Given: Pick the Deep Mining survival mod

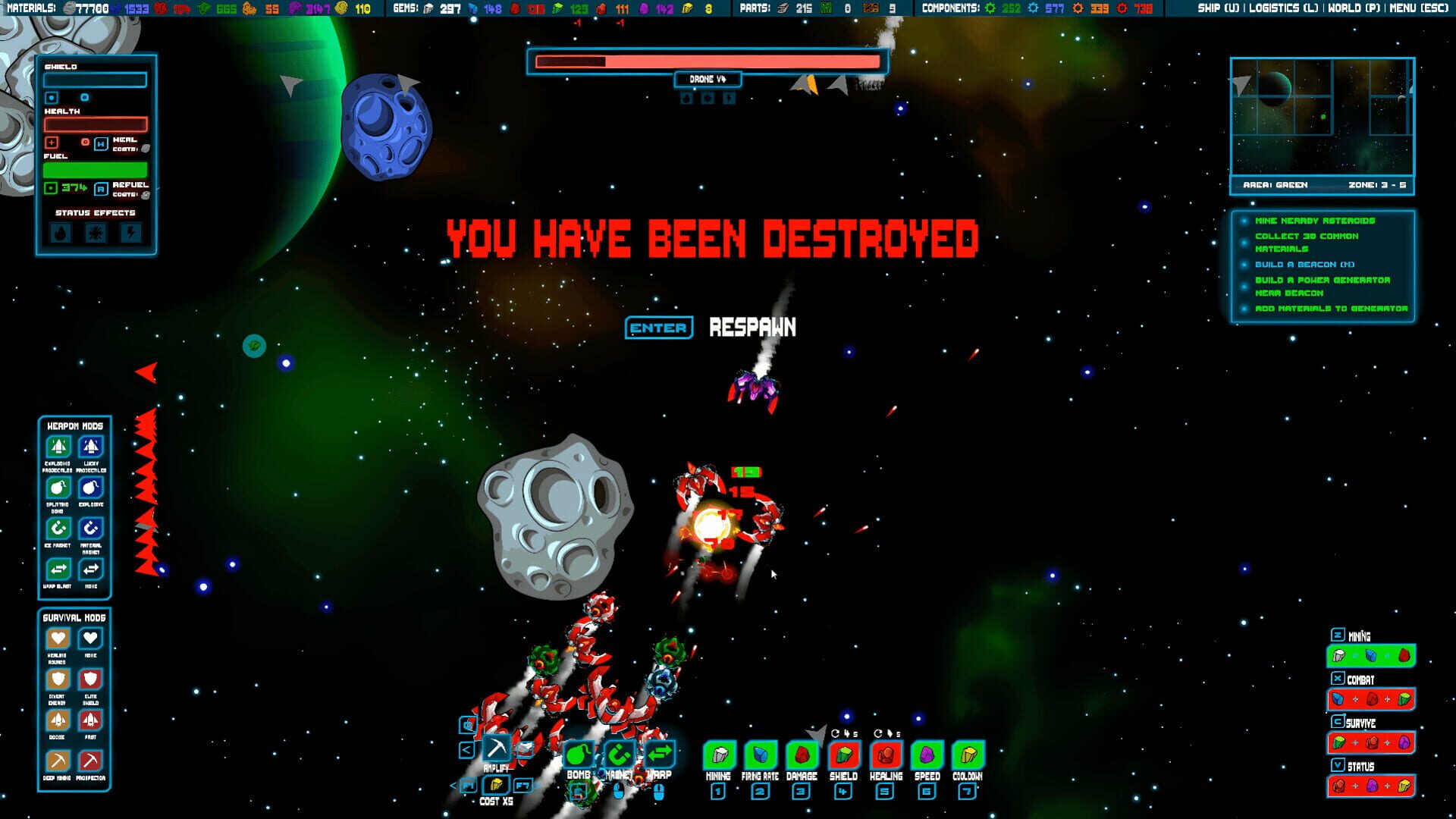Looking at the screenshot, I should (59, 760).
